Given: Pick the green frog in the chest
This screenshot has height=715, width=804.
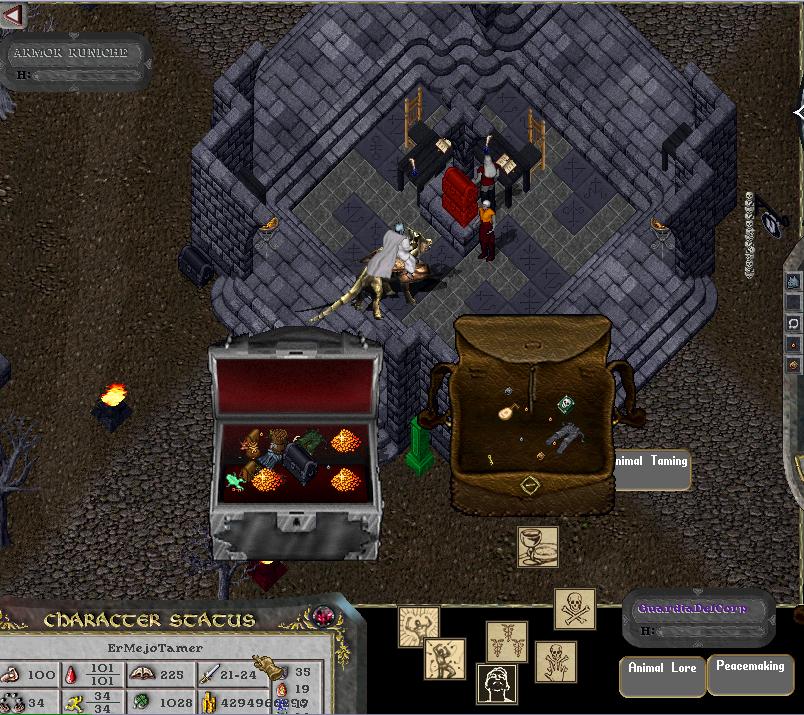Looking at the screenshot, I should click(x=236, y=481).
